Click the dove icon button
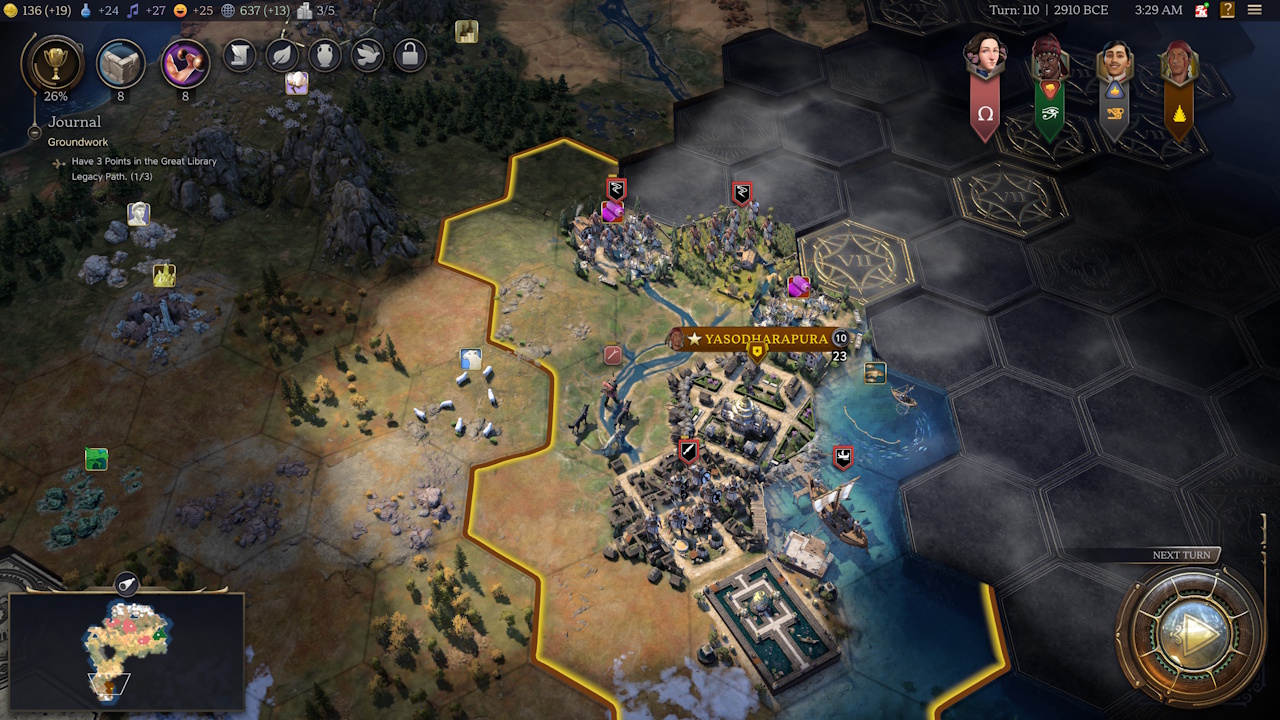1280x720 pixels. click(x=367, y=55)
